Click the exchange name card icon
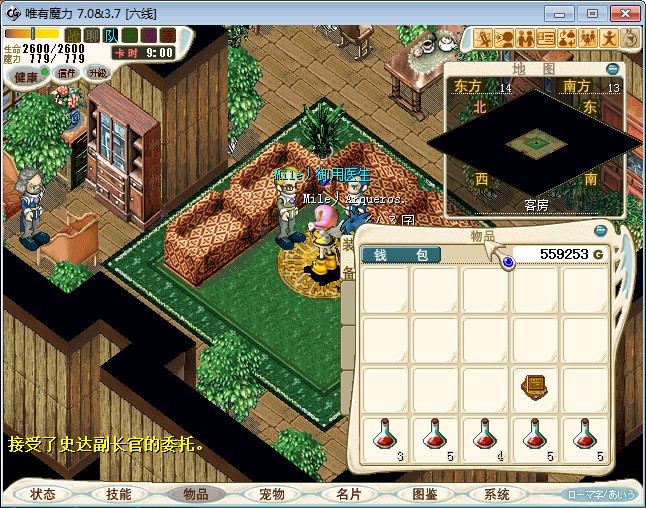Image resolution: width=646 pixels, height=508 pixels. click(x=546, y=39)
